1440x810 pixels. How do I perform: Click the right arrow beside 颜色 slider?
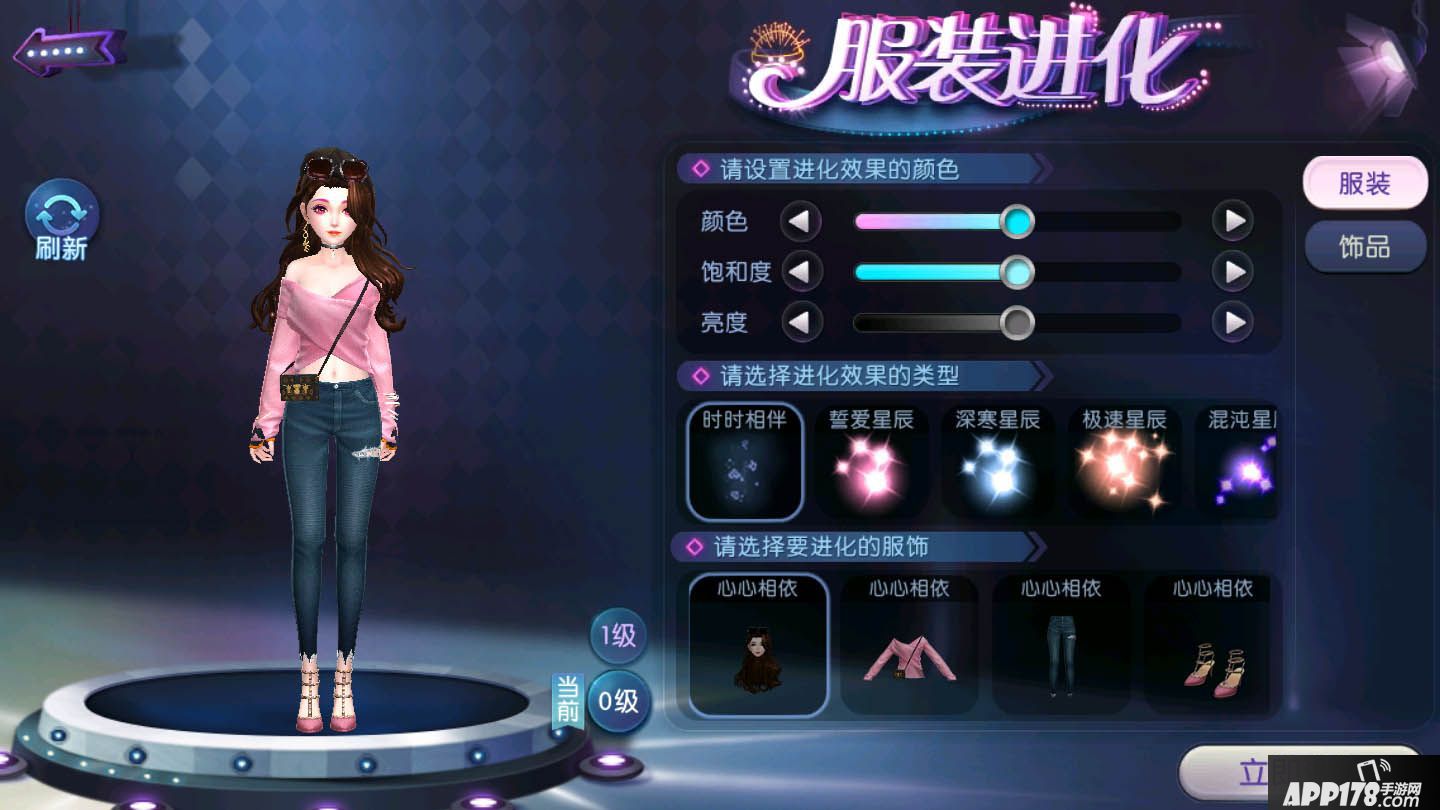1233,222
